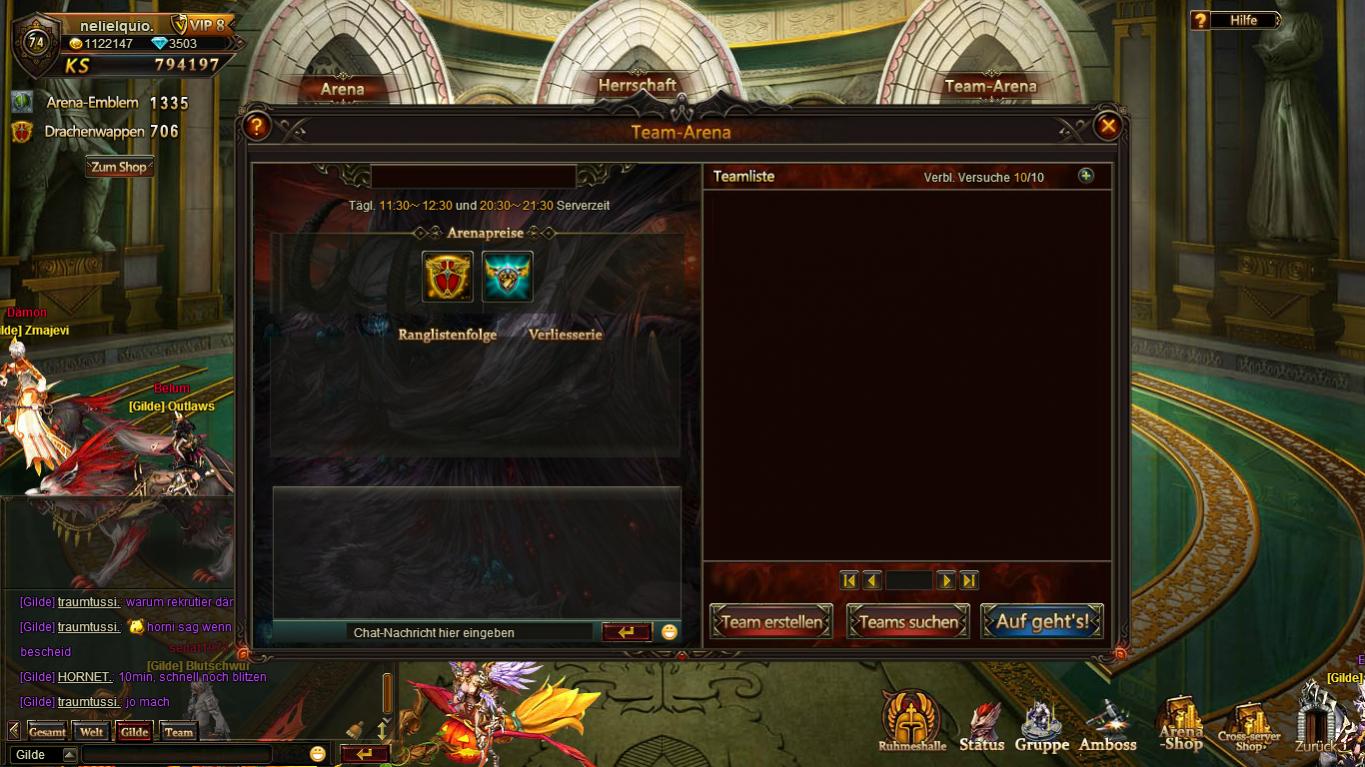1365x767 pixels.
Task: Jump to the last team list page
Action: [969, 580]
